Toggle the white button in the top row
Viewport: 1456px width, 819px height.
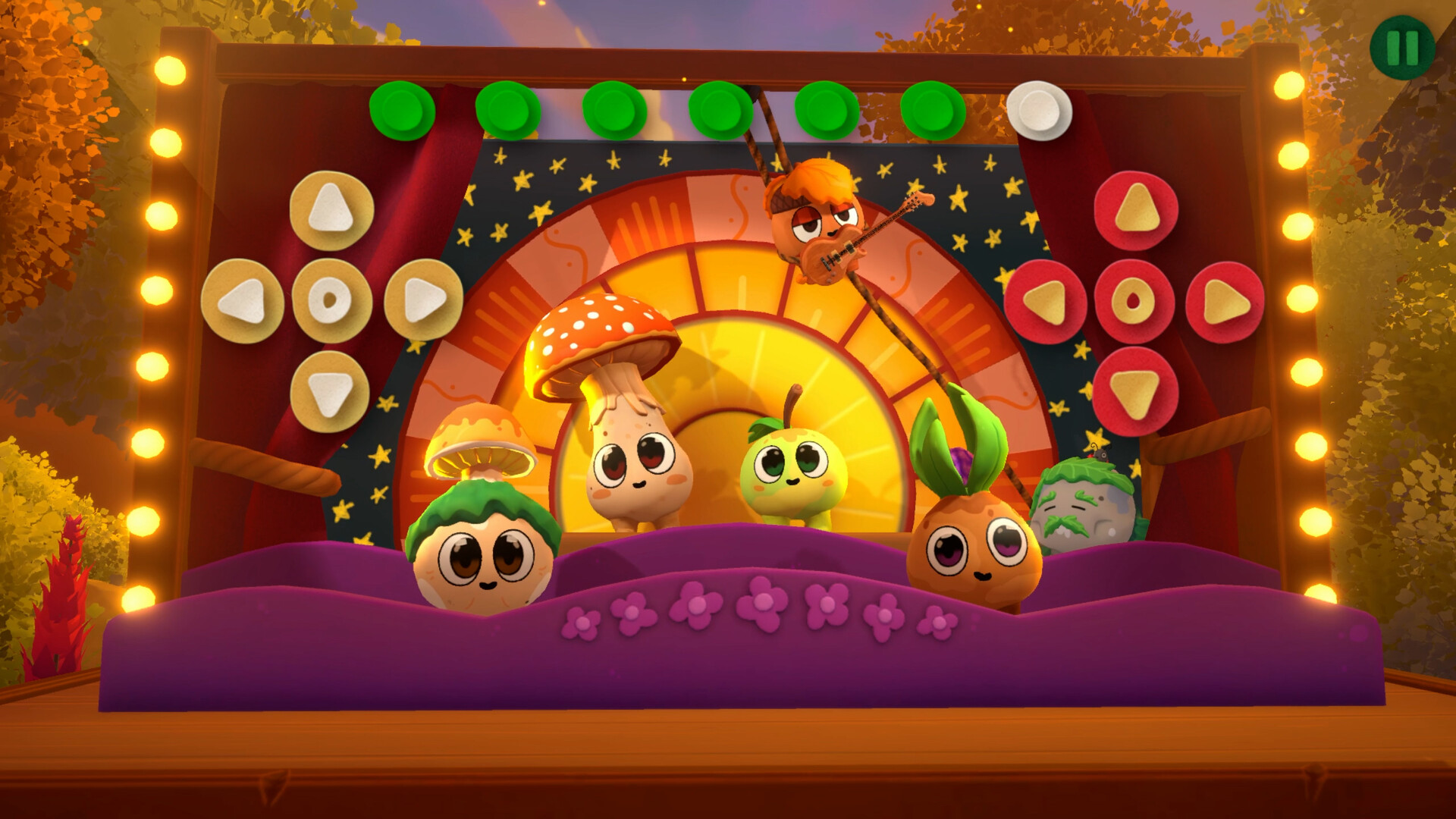(1040, 110)
